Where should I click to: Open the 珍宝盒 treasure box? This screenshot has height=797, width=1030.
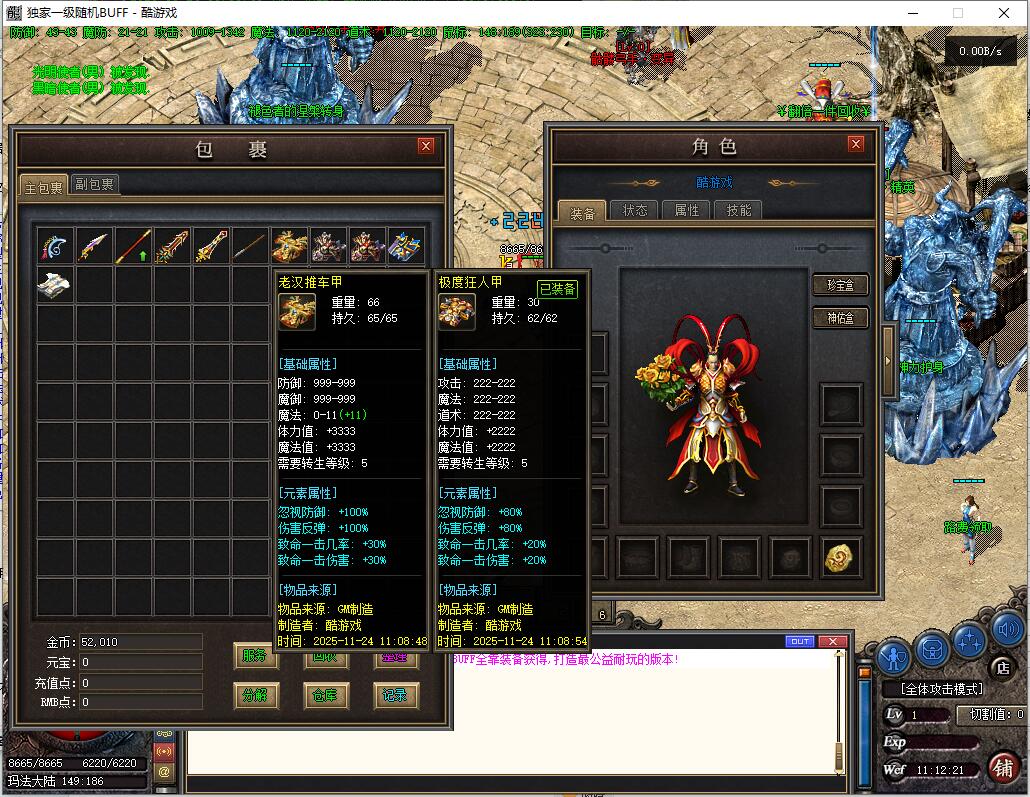pos(839,285)
